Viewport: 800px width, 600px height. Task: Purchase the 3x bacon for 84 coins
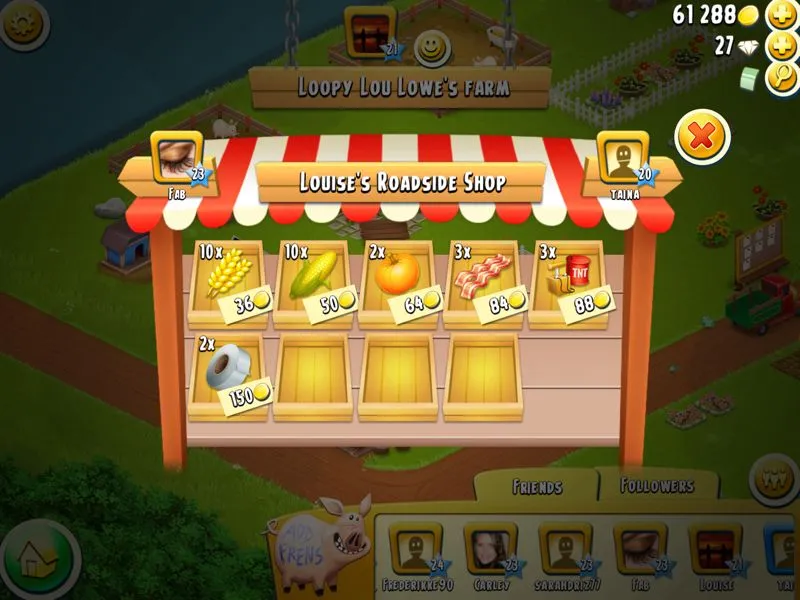pos(483,281)
